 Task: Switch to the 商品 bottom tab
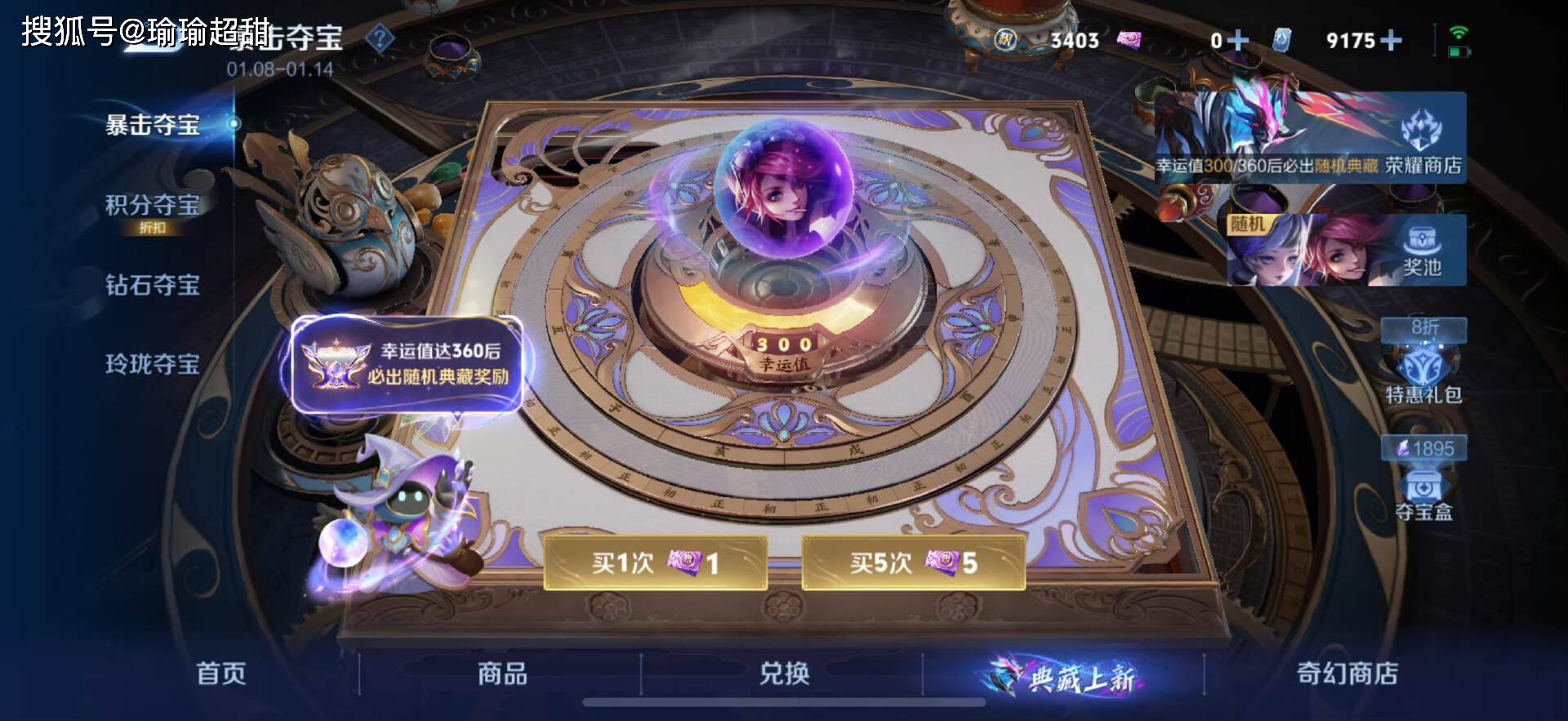(x=502, y=674)
